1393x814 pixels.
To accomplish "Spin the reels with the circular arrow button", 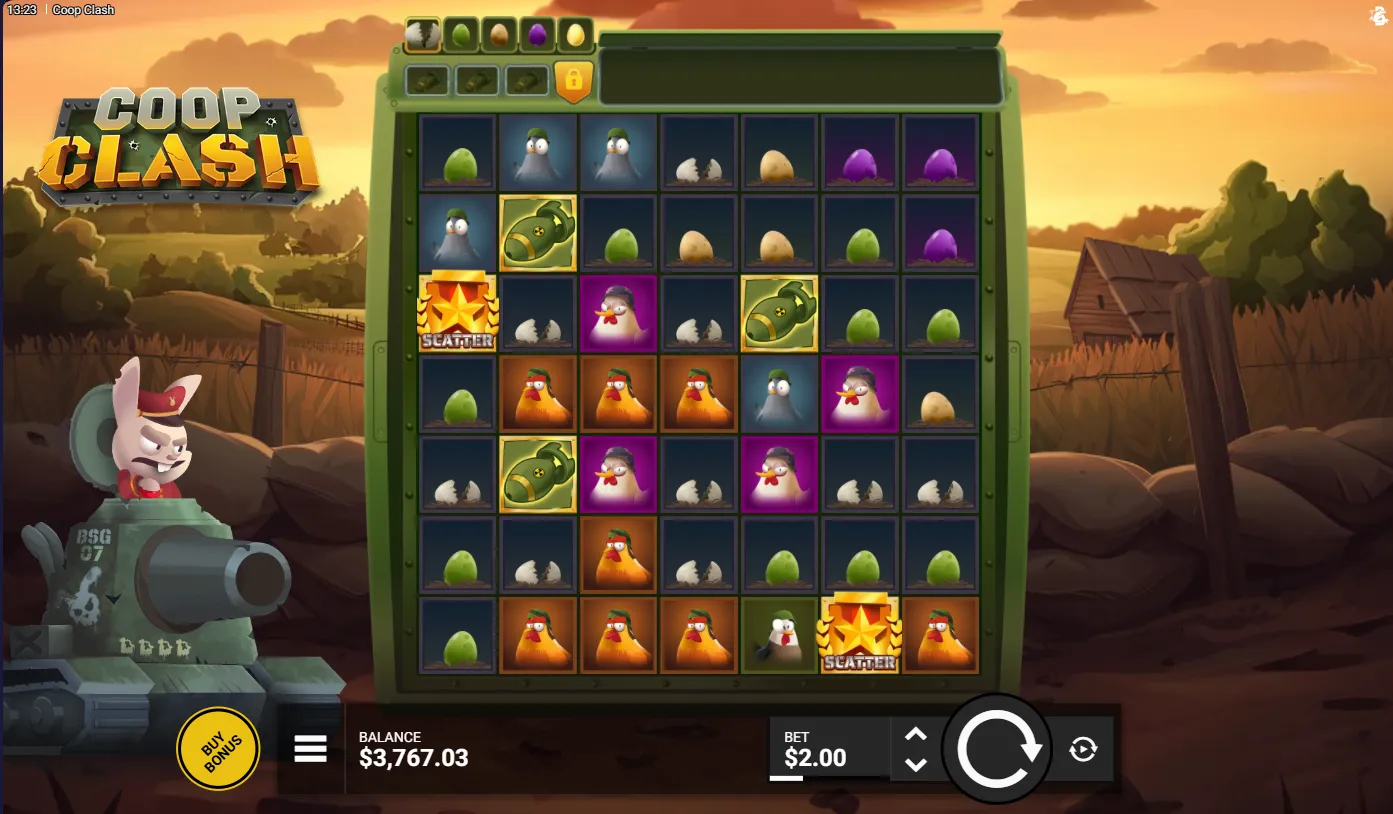I will point(997,749).
